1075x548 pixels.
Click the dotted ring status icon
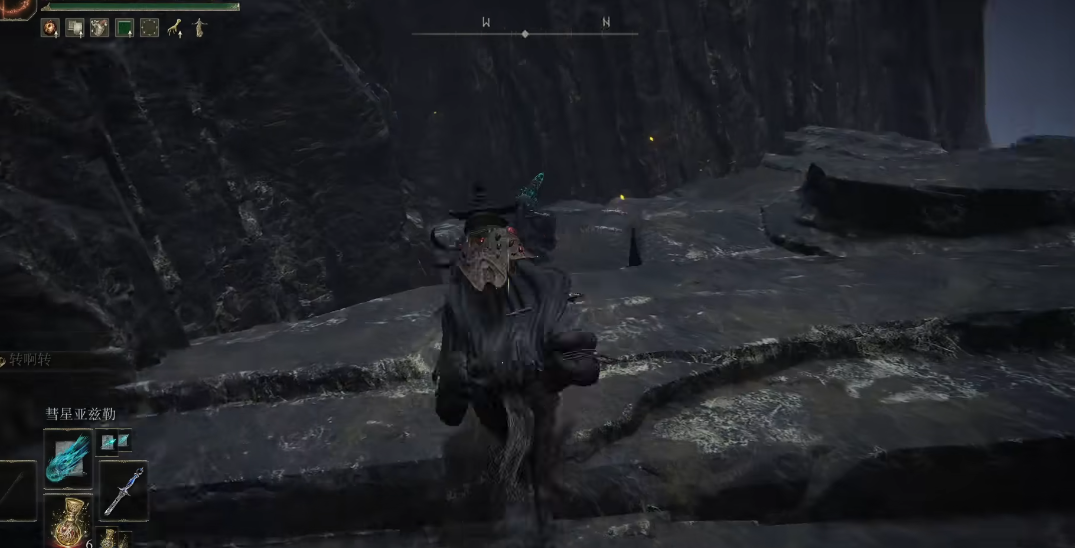149,28
